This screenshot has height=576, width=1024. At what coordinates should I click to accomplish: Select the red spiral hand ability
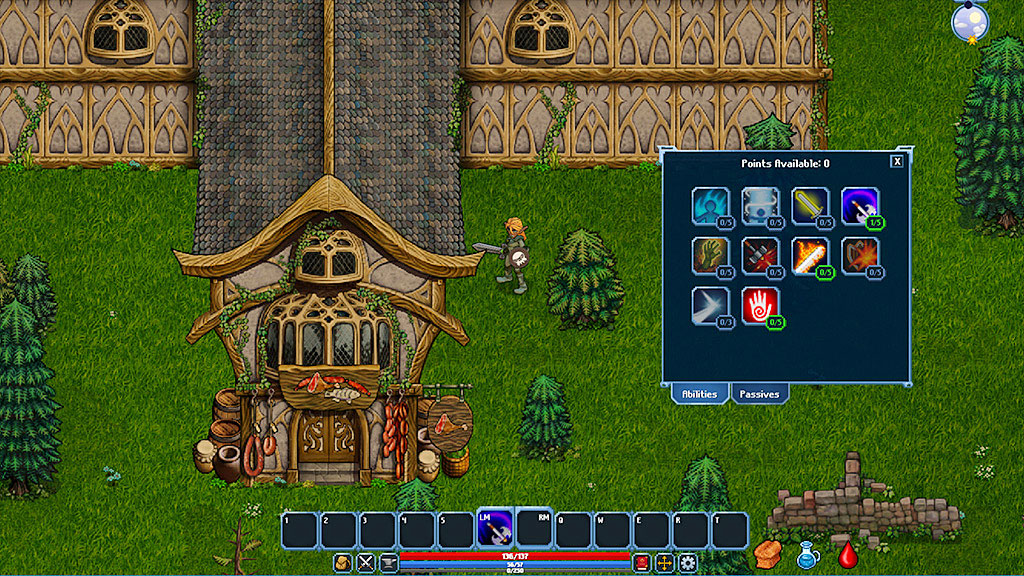759,305
